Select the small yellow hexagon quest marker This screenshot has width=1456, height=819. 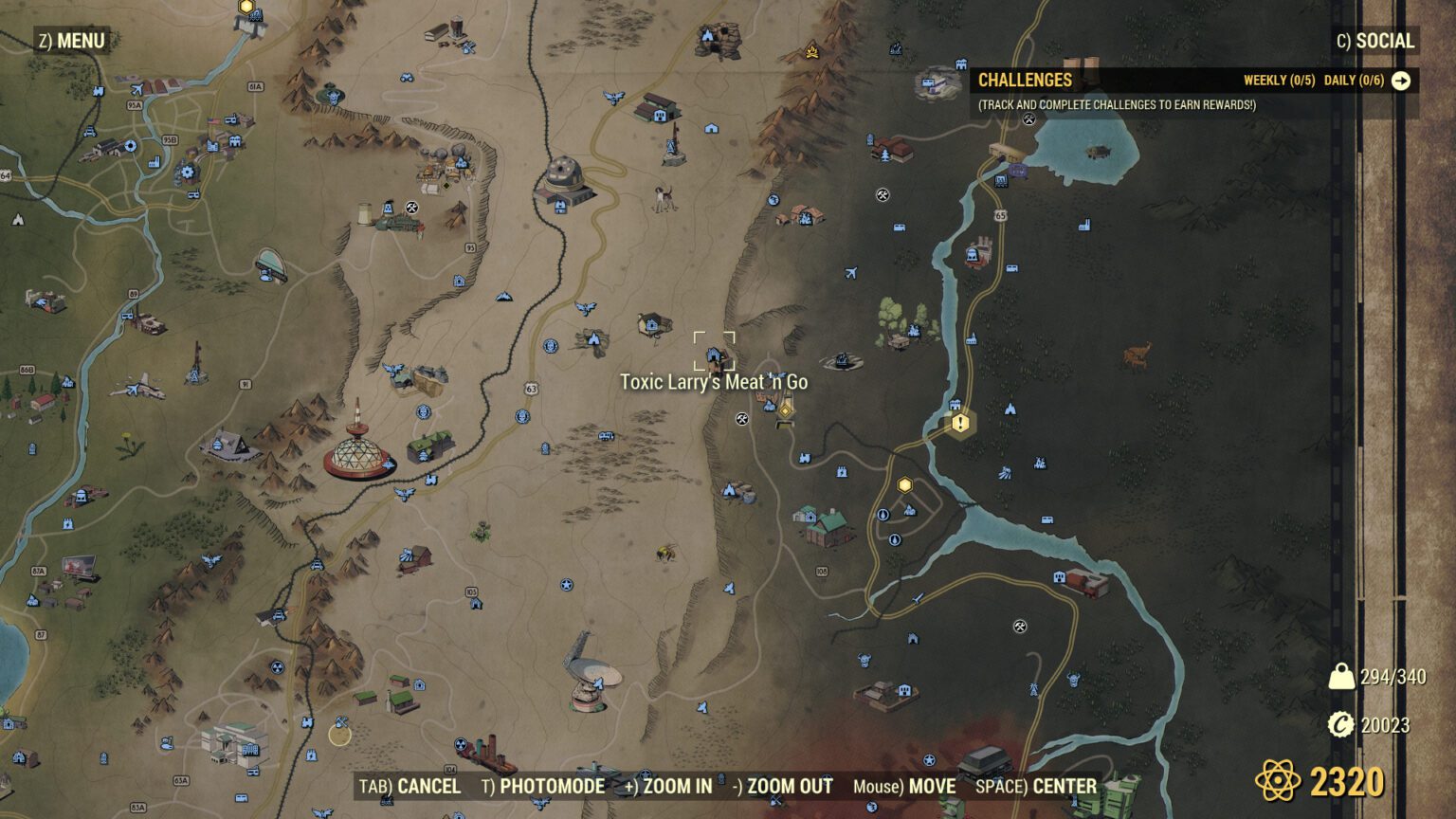(x=903, y=484)
